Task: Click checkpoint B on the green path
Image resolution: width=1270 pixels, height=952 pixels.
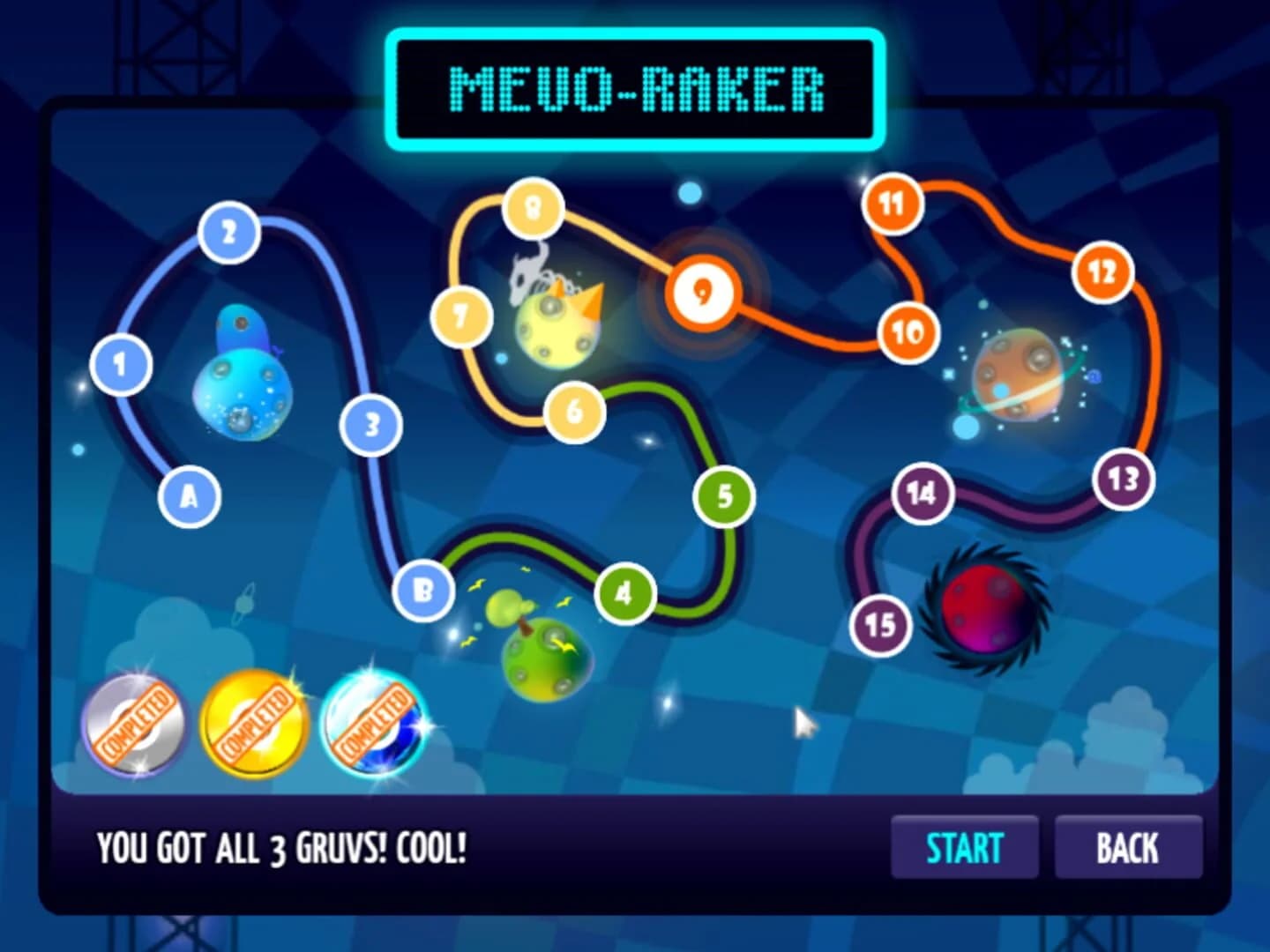Action: [x=422, y=592]
